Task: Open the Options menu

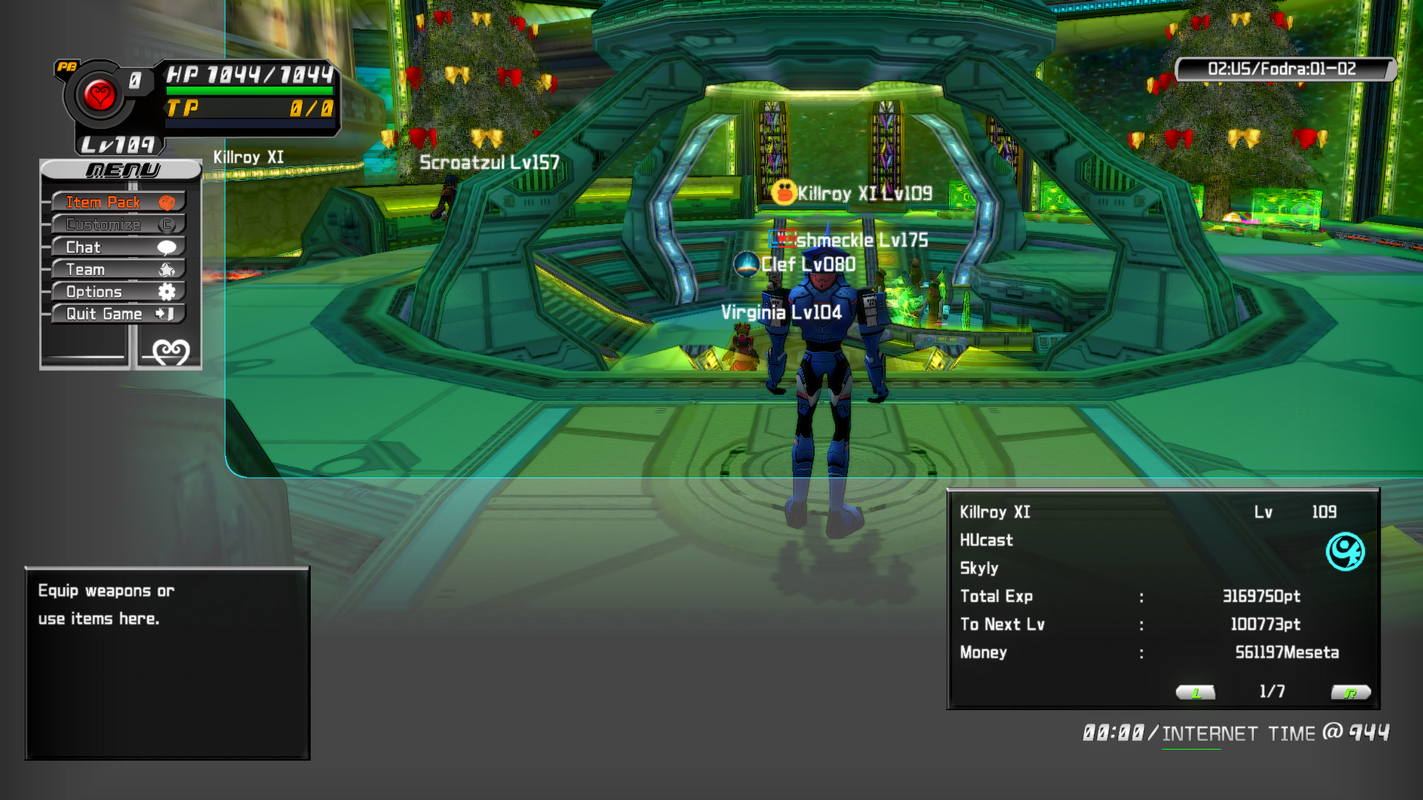Action: tap(118, 292)
